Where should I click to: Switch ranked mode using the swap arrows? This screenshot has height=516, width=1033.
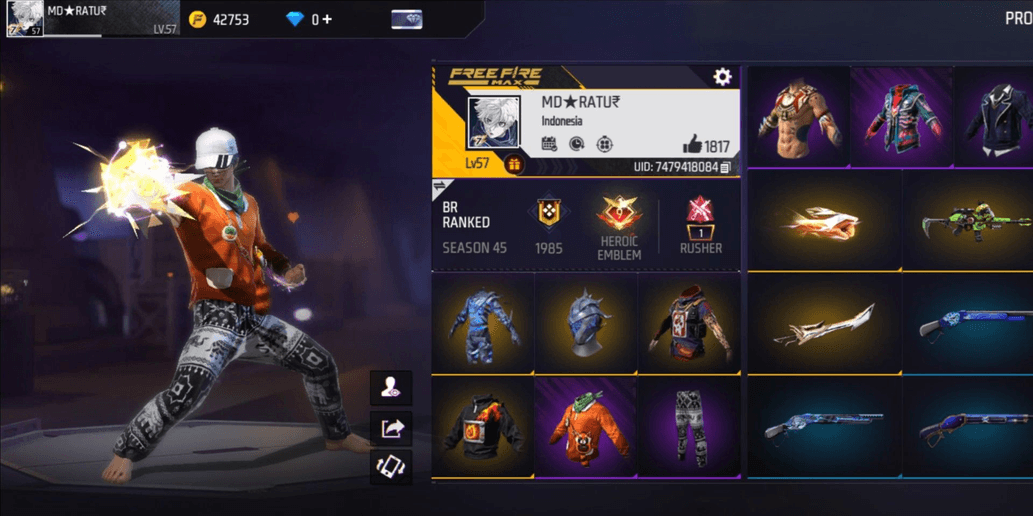tap(439, 187)
